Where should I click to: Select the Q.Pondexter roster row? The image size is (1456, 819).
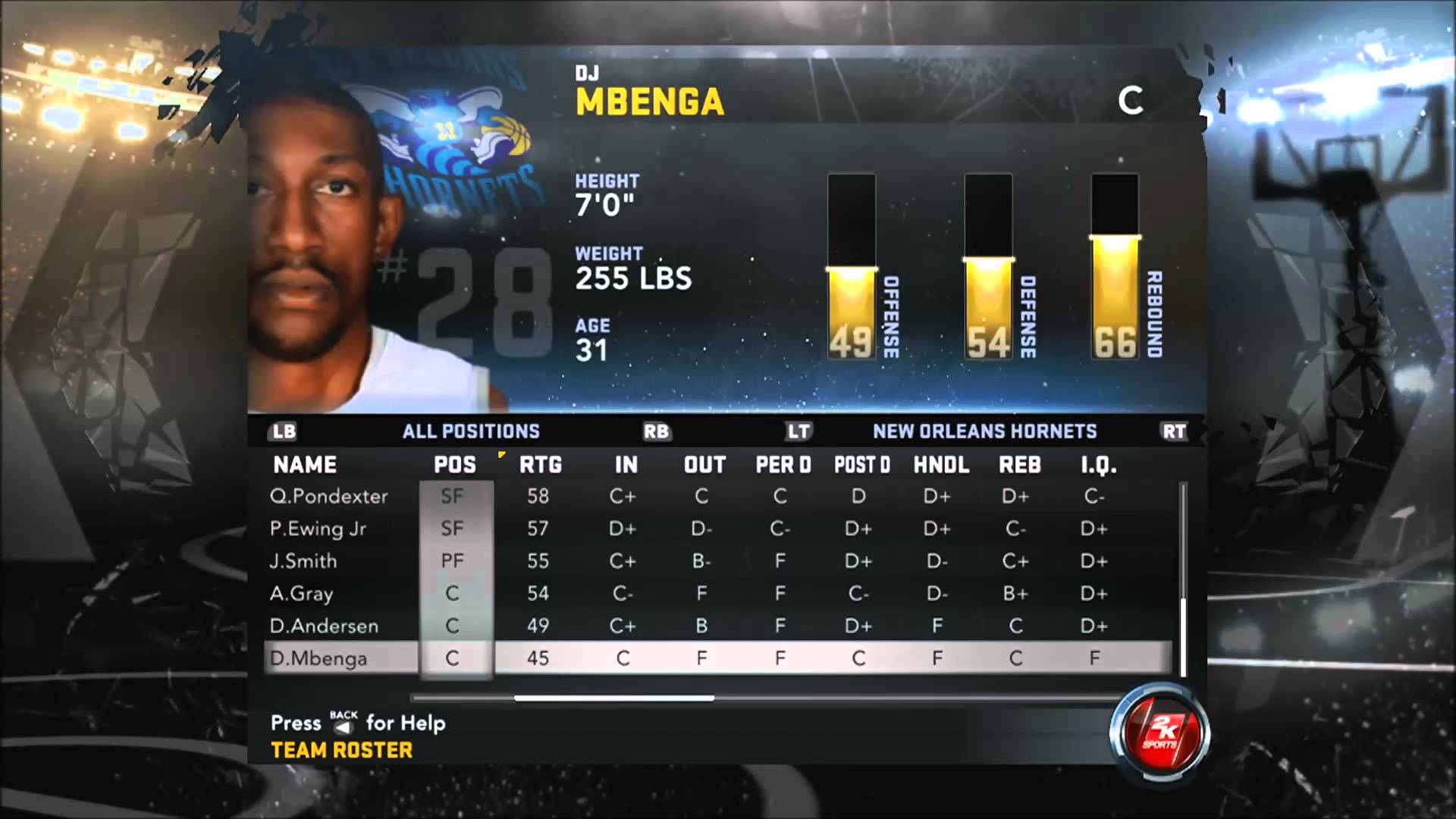329,496
